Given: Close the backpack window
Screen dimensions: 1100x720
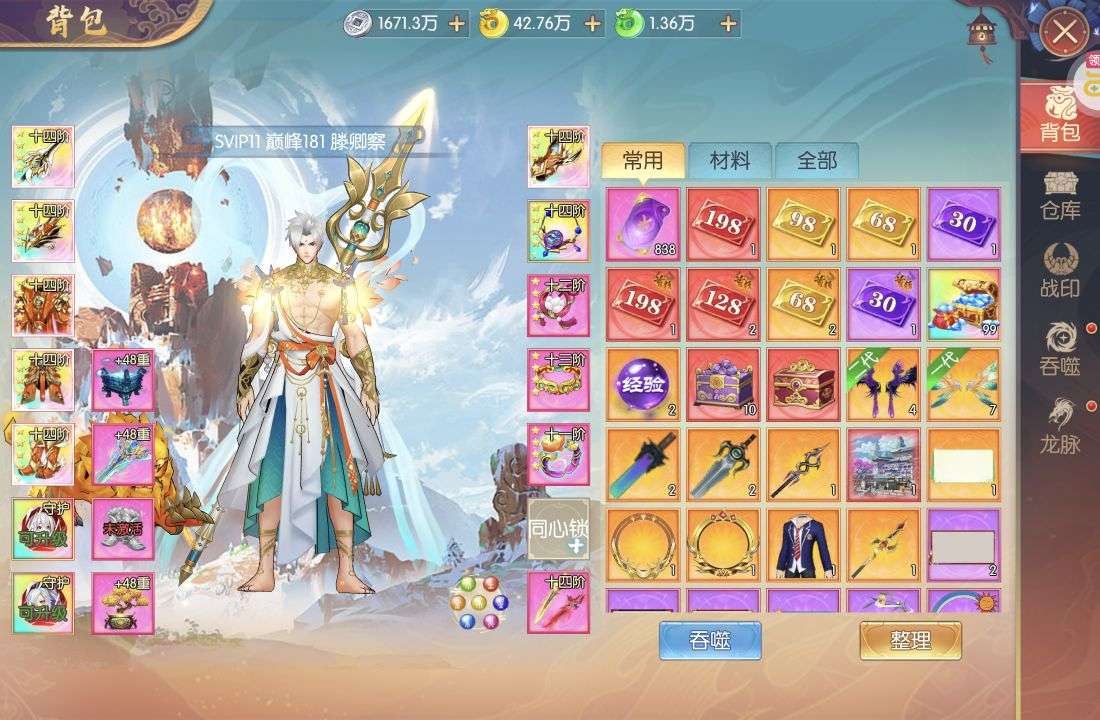Looking at the screenshot, I should click(1064, 33).
